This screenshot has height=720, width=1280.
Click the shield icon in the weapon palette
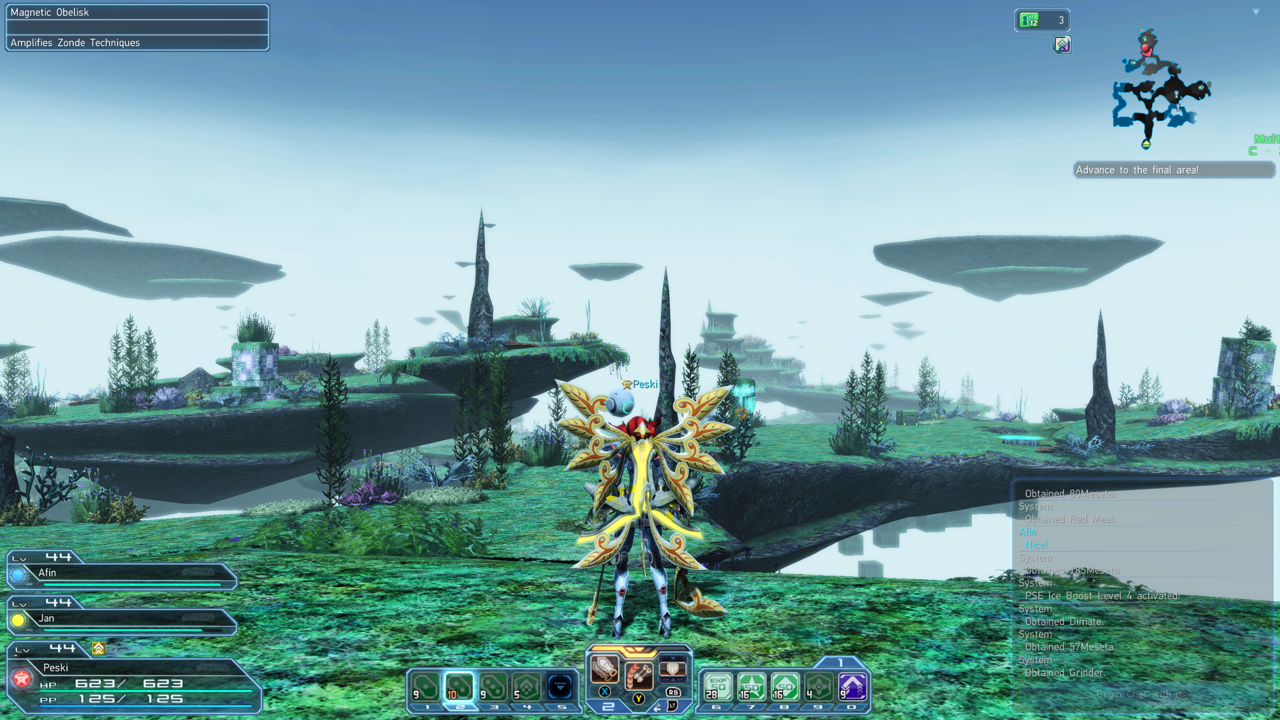[672, 669]
